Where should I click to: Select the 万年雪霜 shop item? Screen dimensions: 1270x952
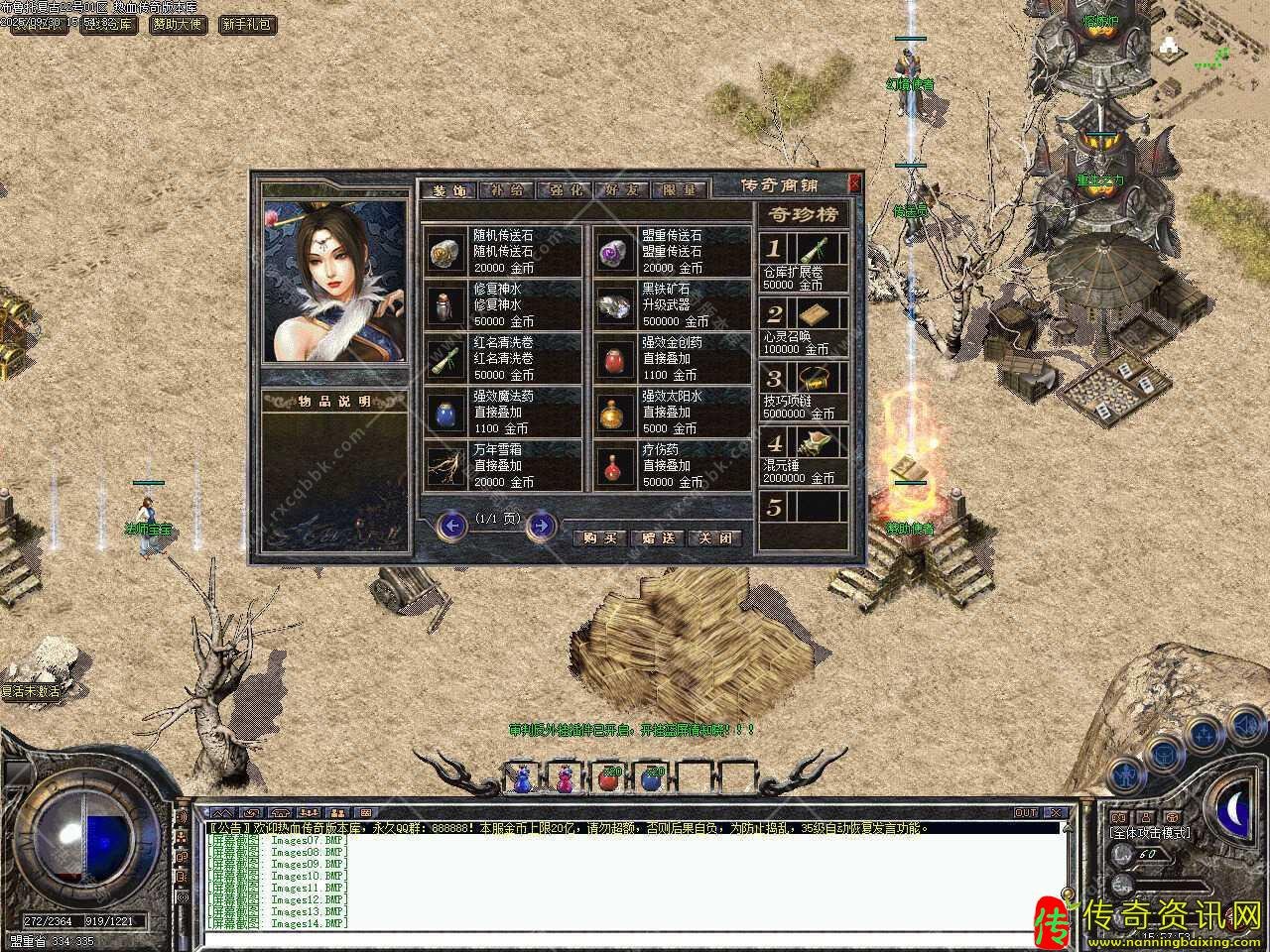click(502, 466)
